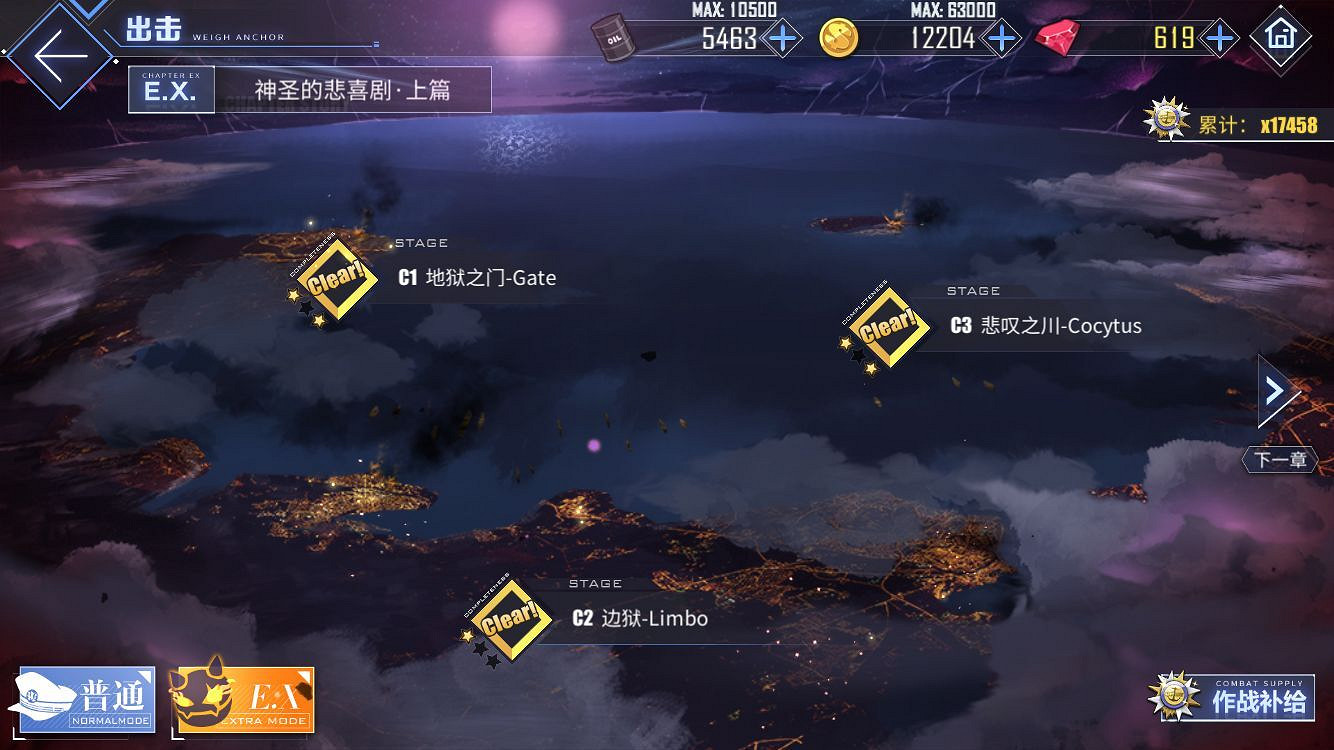
Task: Click the E.X. chapter badge
Action: click(170, 89)
